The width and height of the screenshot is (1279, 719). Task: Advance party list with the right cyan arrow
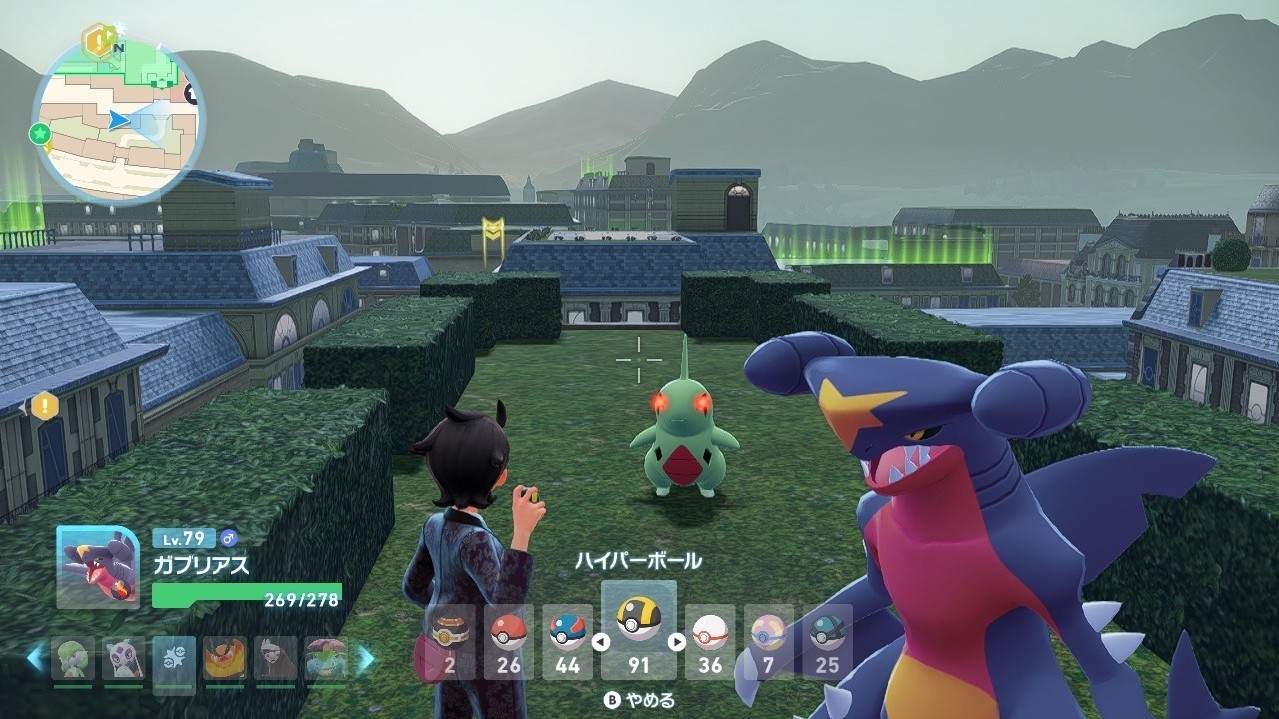(366, 658)
